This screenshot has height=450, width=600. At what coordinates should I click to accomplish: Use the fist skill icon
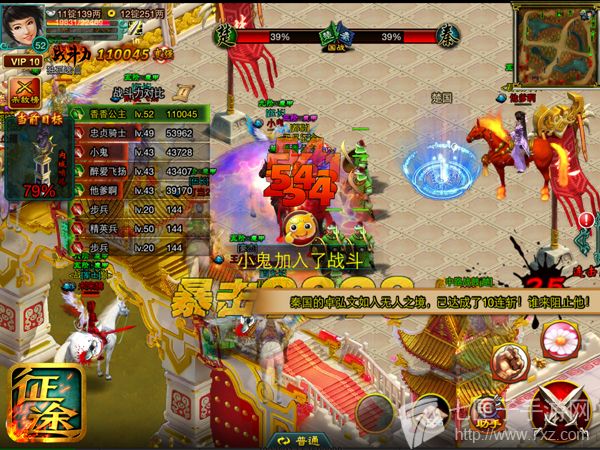510,360
